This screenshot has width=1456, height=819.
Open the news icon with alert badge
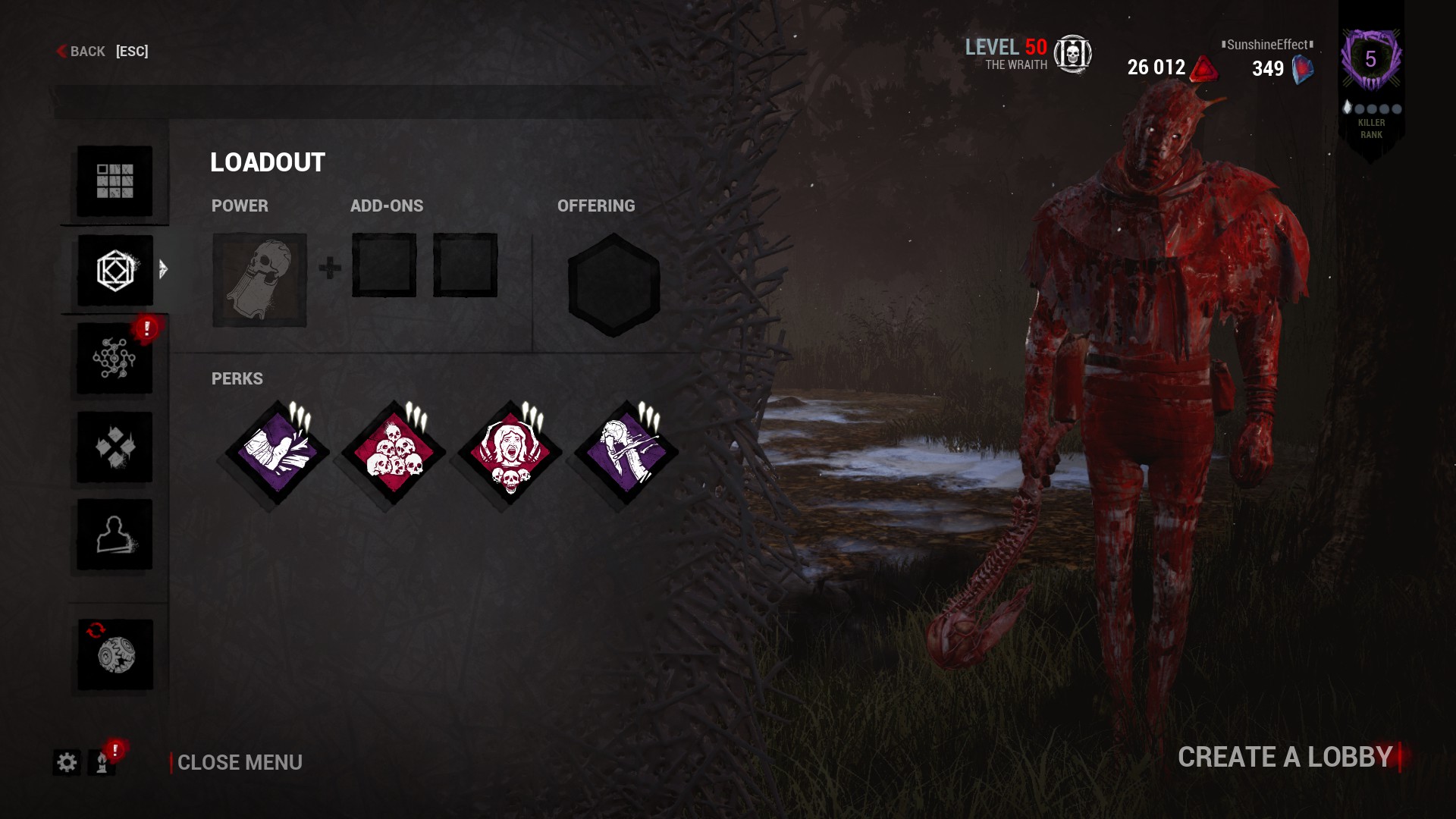pyautogui.click(x=102, y=762)
